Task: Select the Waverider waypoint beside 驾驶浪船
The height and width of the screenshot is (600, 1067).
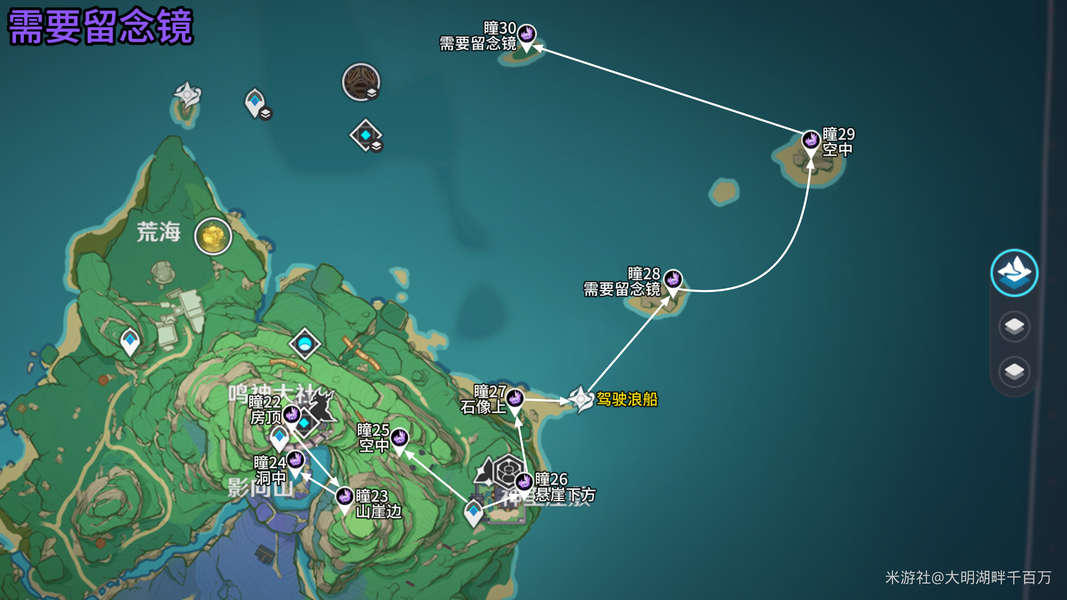Action: tap(581, 399)
